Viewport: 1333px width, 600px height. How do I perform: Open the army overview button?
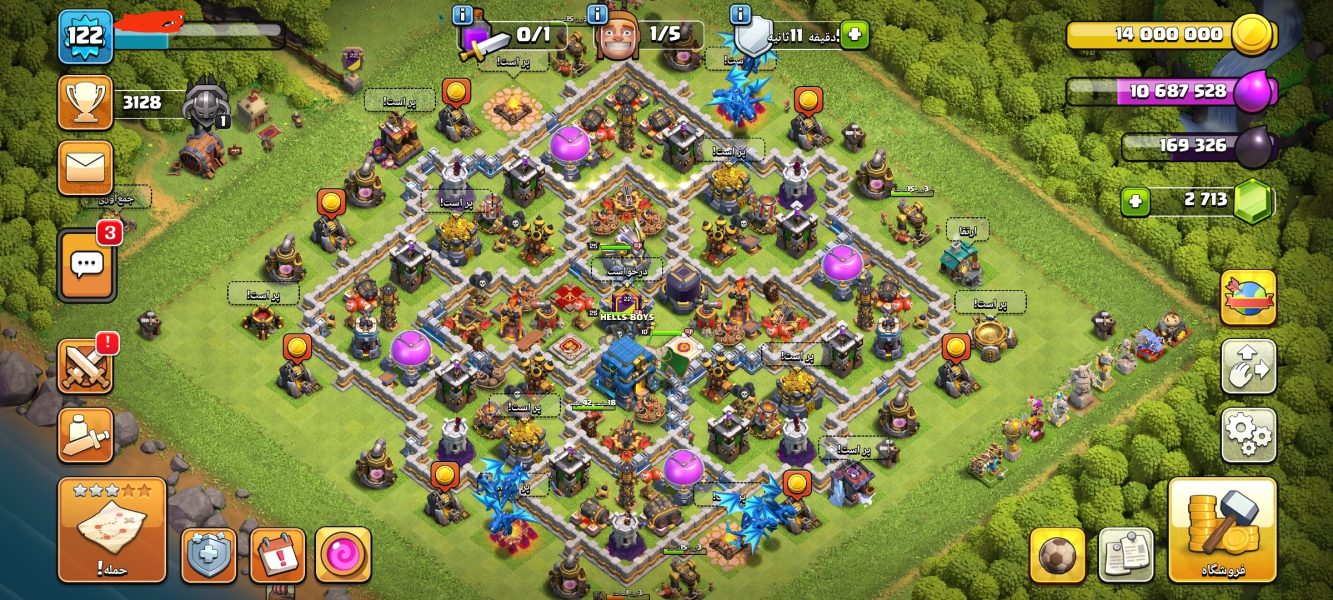tap(86, 435)
